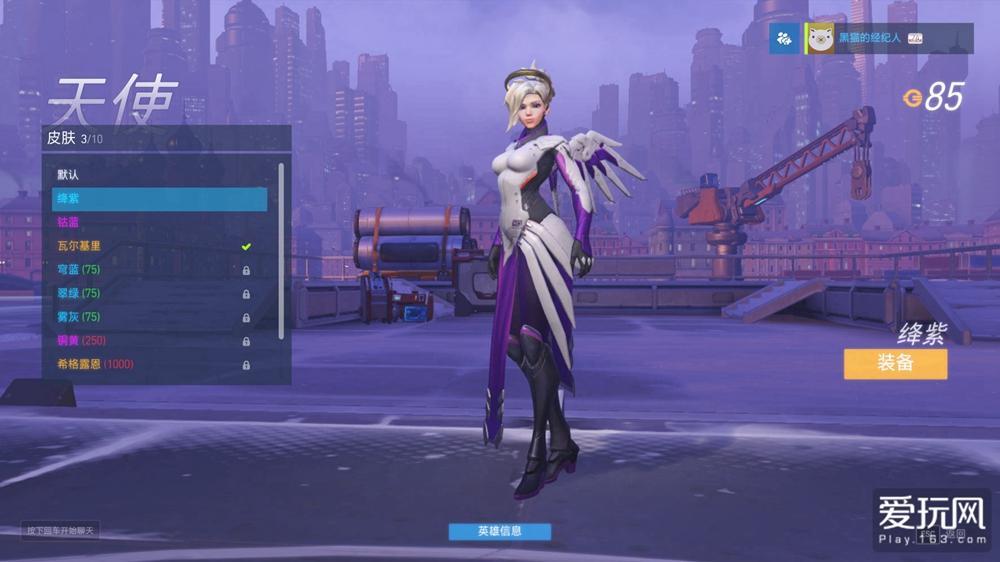The height and width of the screenshot is (562, 1000).
Task: Open the 英雄信息 hero info button
Action: [x=499, y=531]
